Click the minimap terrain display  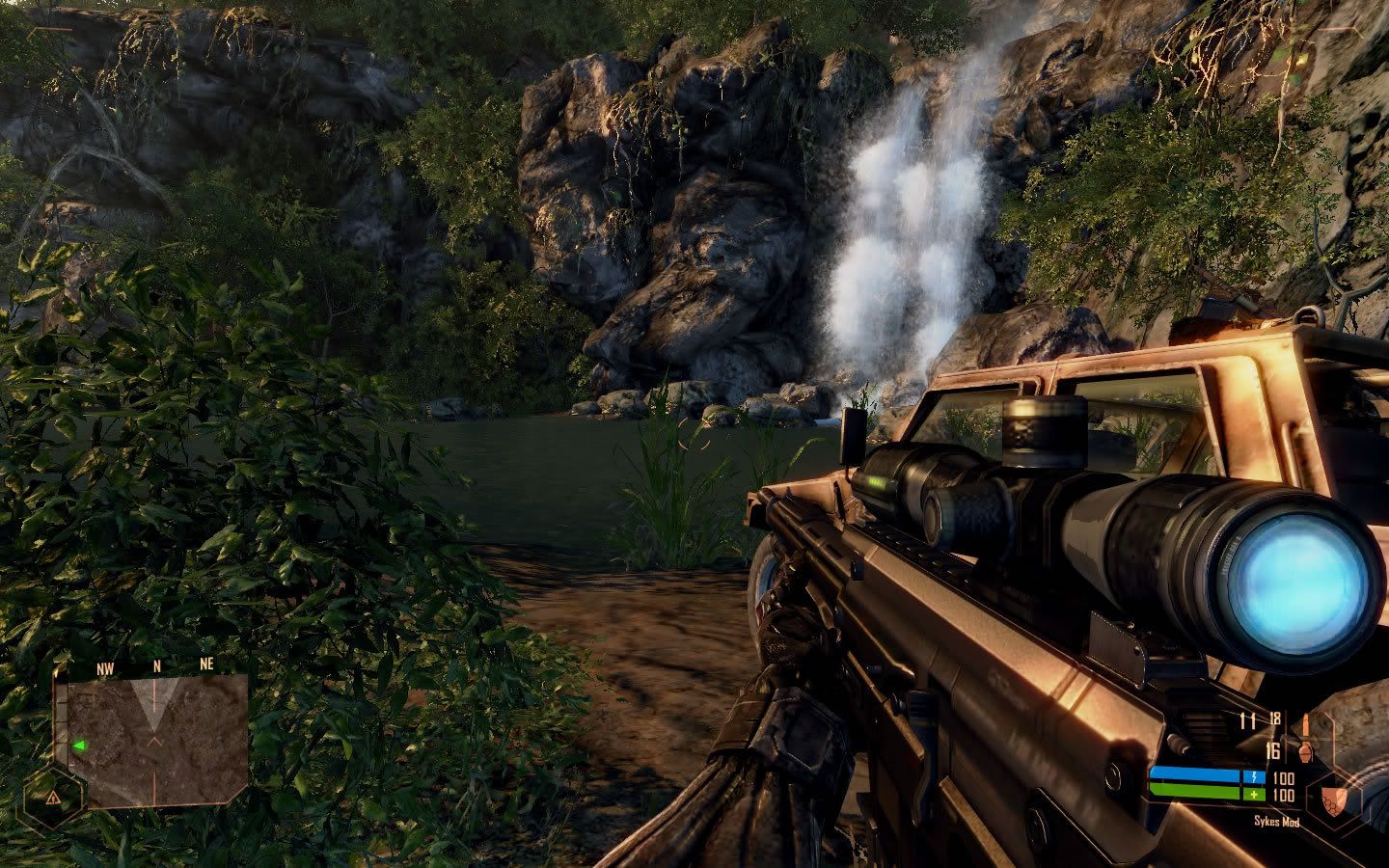[x=152, y=740]
